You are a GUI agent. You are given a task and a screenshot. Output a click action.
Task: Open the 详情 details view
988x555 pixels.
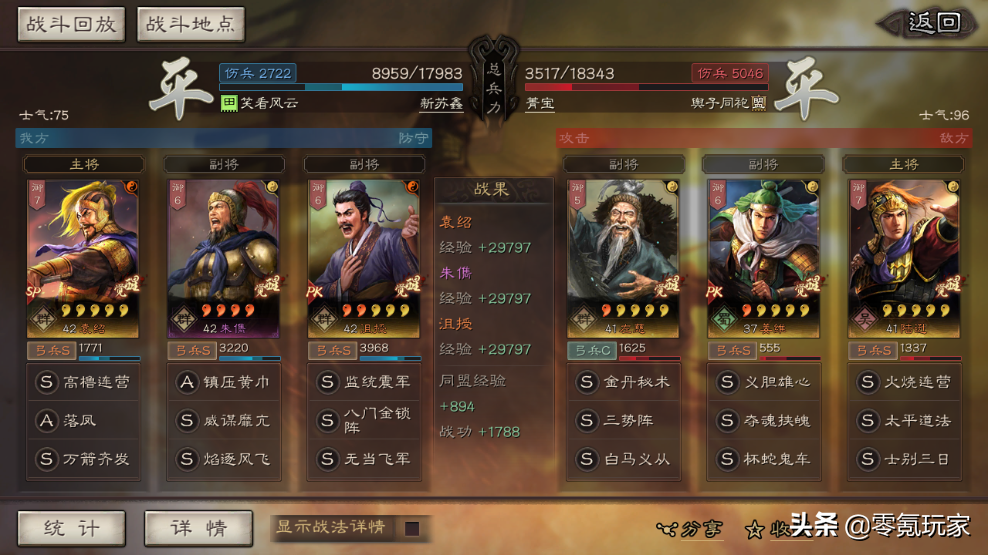pyautogui.click(x=197, y=528)
